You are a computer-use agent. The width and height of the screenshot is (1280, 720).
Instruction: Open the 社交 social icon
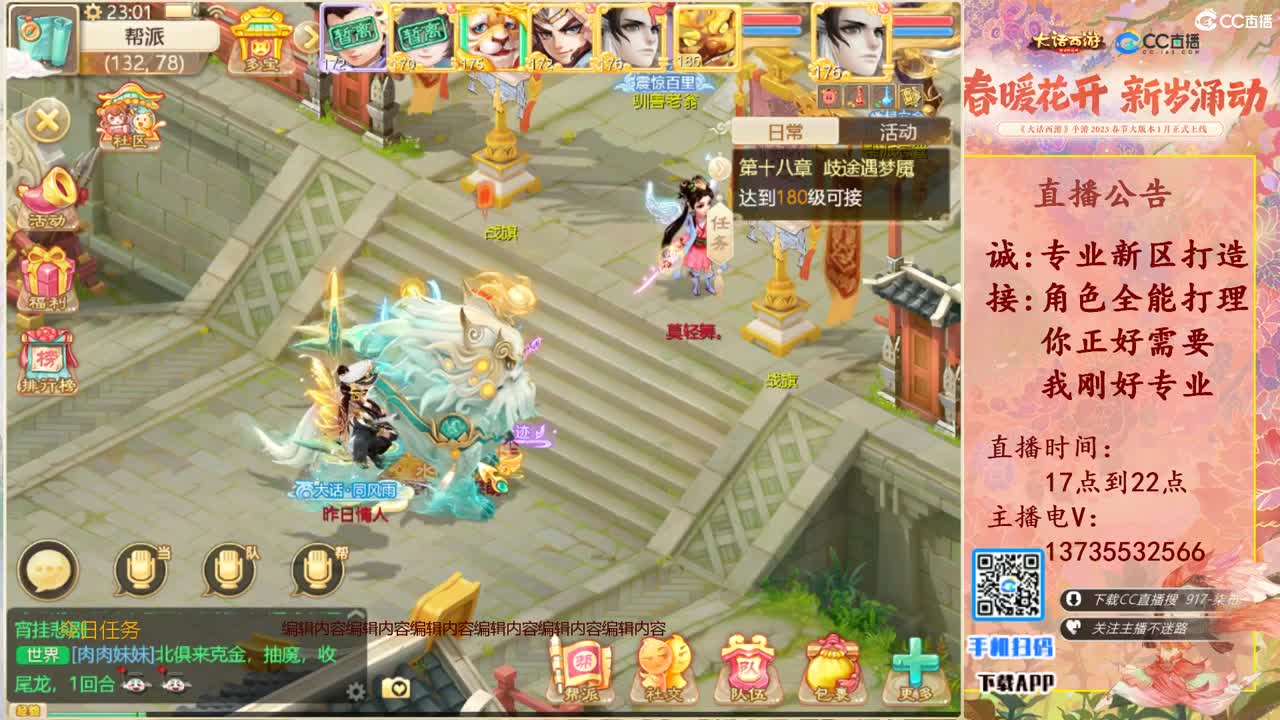(662, 668)
